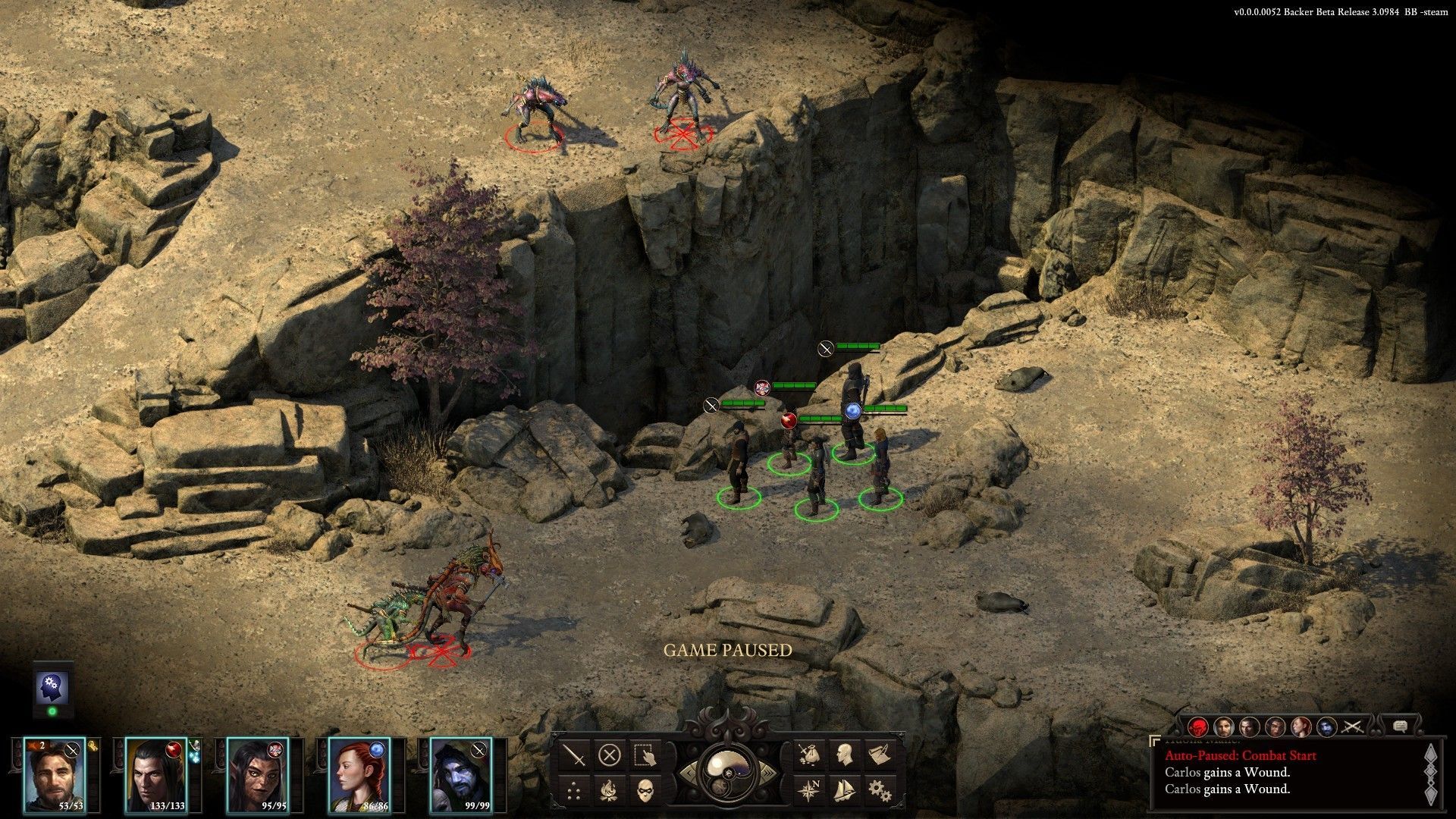The image size is (1456, 819).
Task: Open the inventory bag and sword icon
Action: point(808,755)
